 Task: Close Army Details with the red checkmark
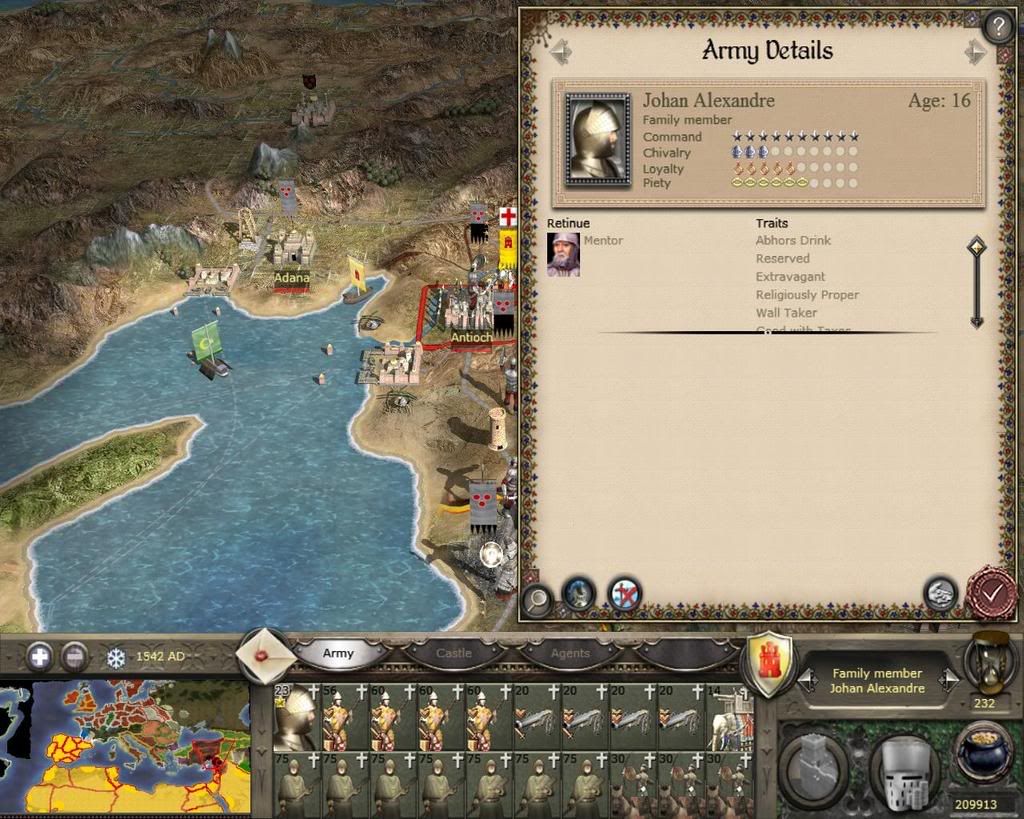click(991, 594)
